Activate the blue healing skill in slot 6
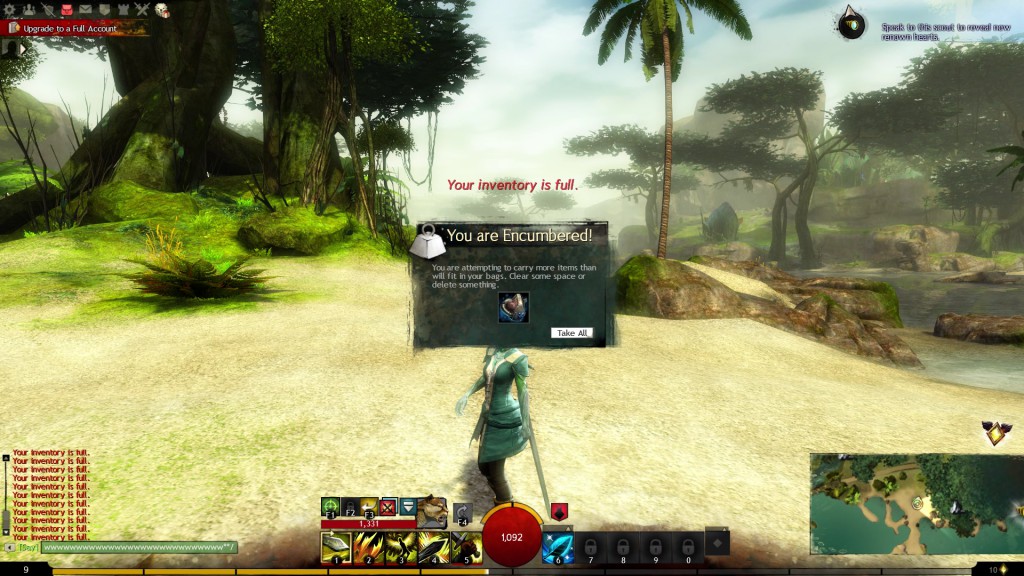 pos(557,548)
